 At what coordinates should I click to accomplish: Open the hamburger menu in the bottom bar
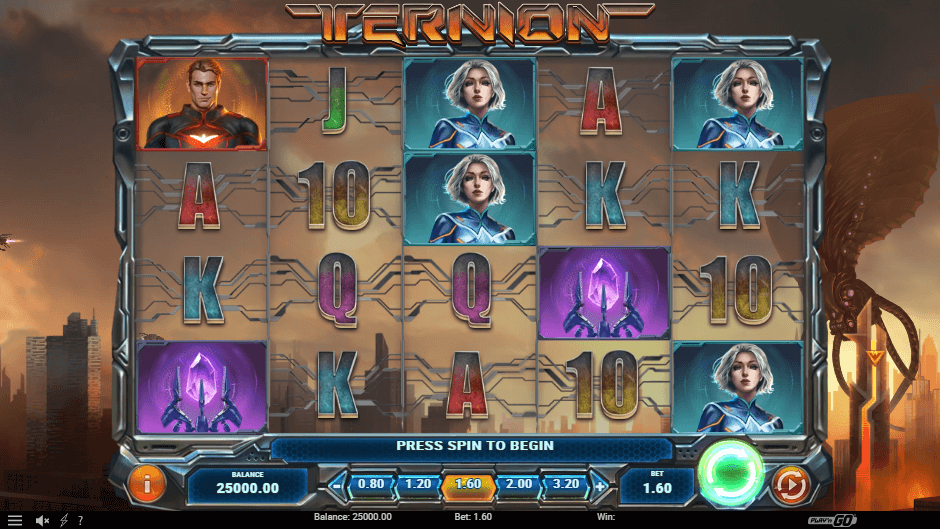pos(15,520)
